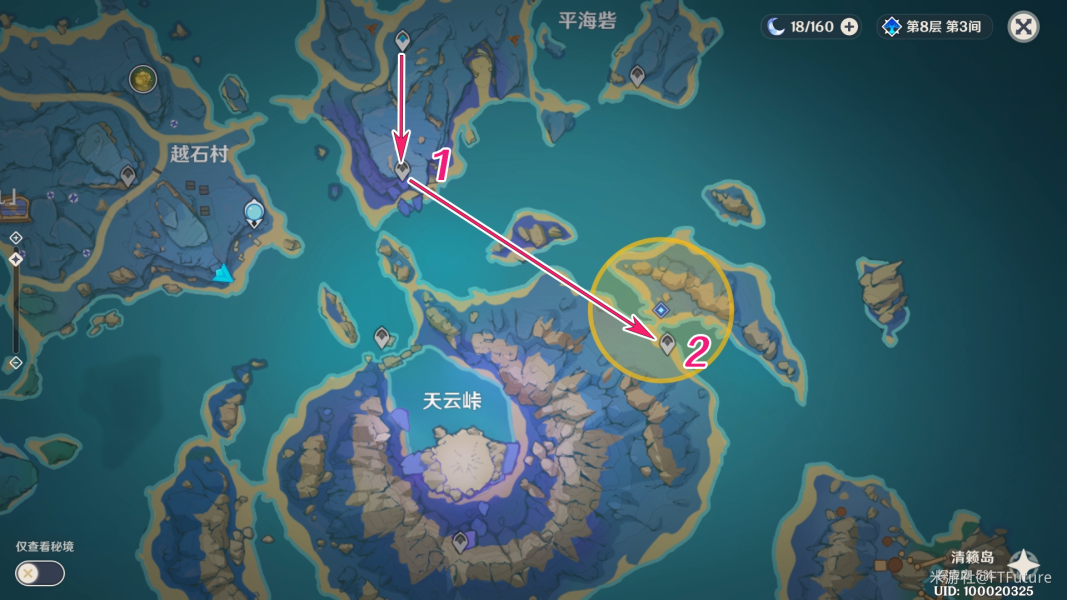The height and width of the screenshot is (600, 1067).
Task: Open the Spiral Abyss 第8层 第3间 indicator
Action: click(x=934, y=27)
